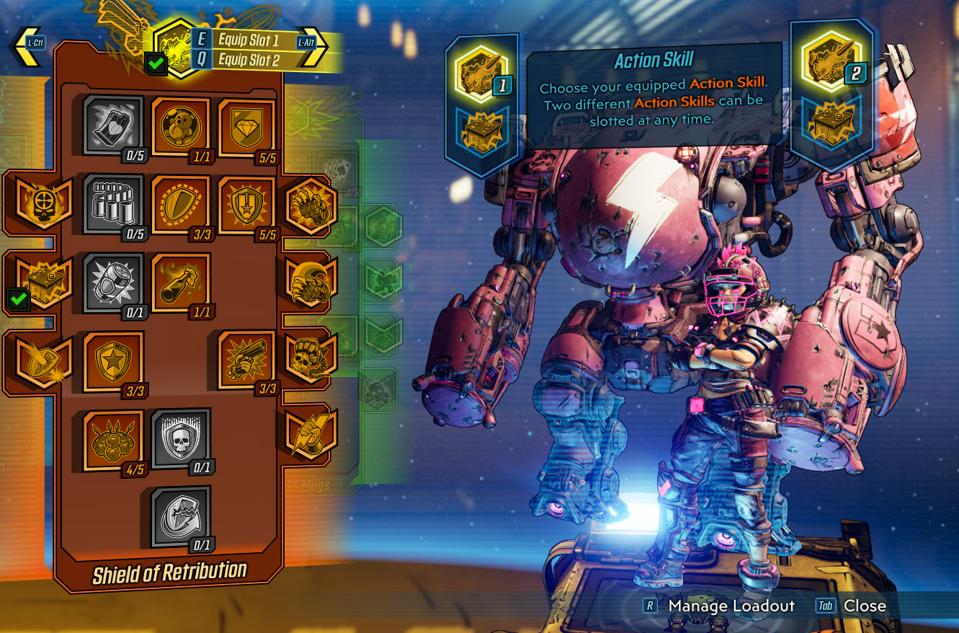Invest in the gray bullet rounds skill

[x=111, y=204]
